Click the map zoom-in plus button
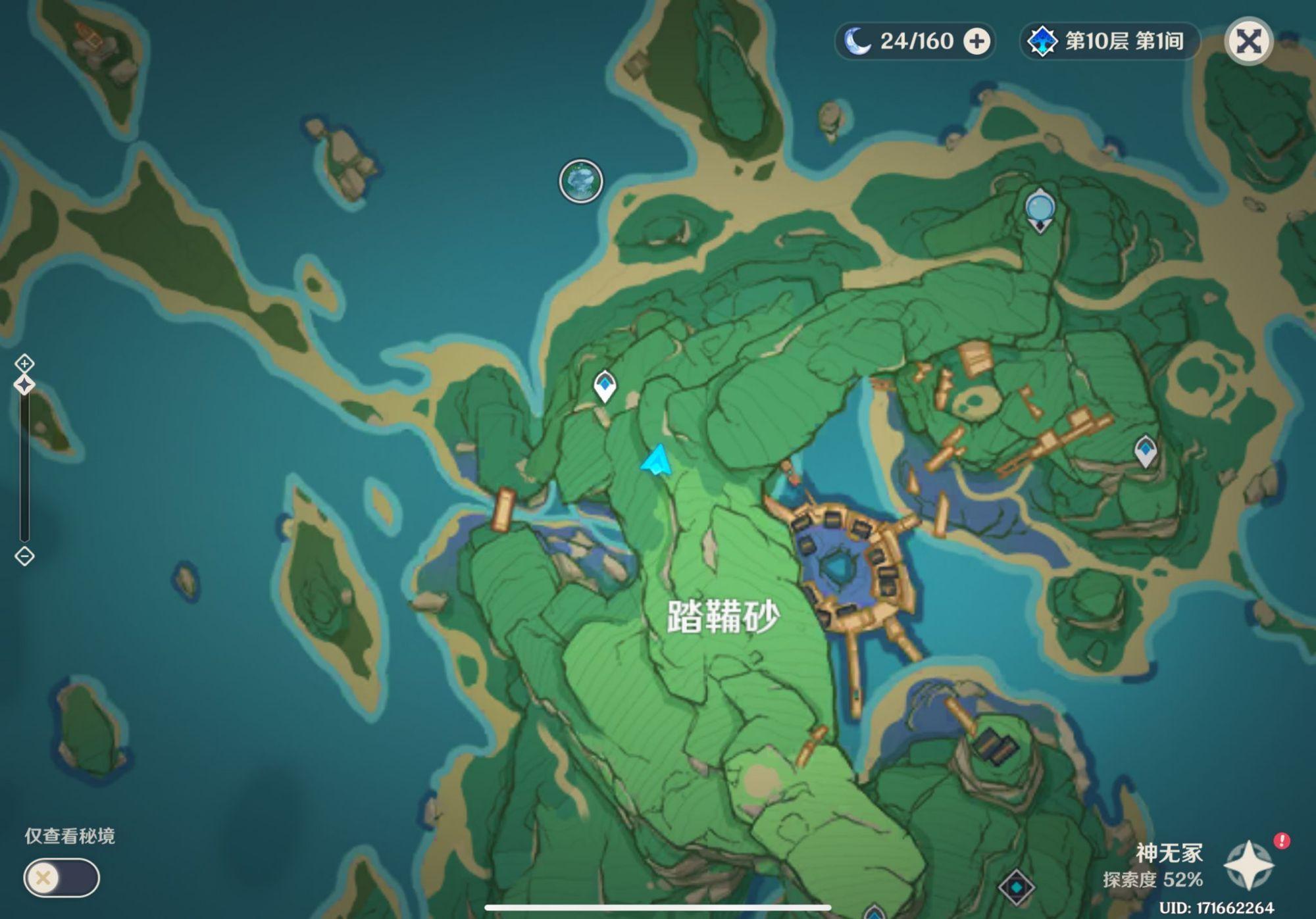Viewport: 1316px width, 919px height. tap(24, 363)
